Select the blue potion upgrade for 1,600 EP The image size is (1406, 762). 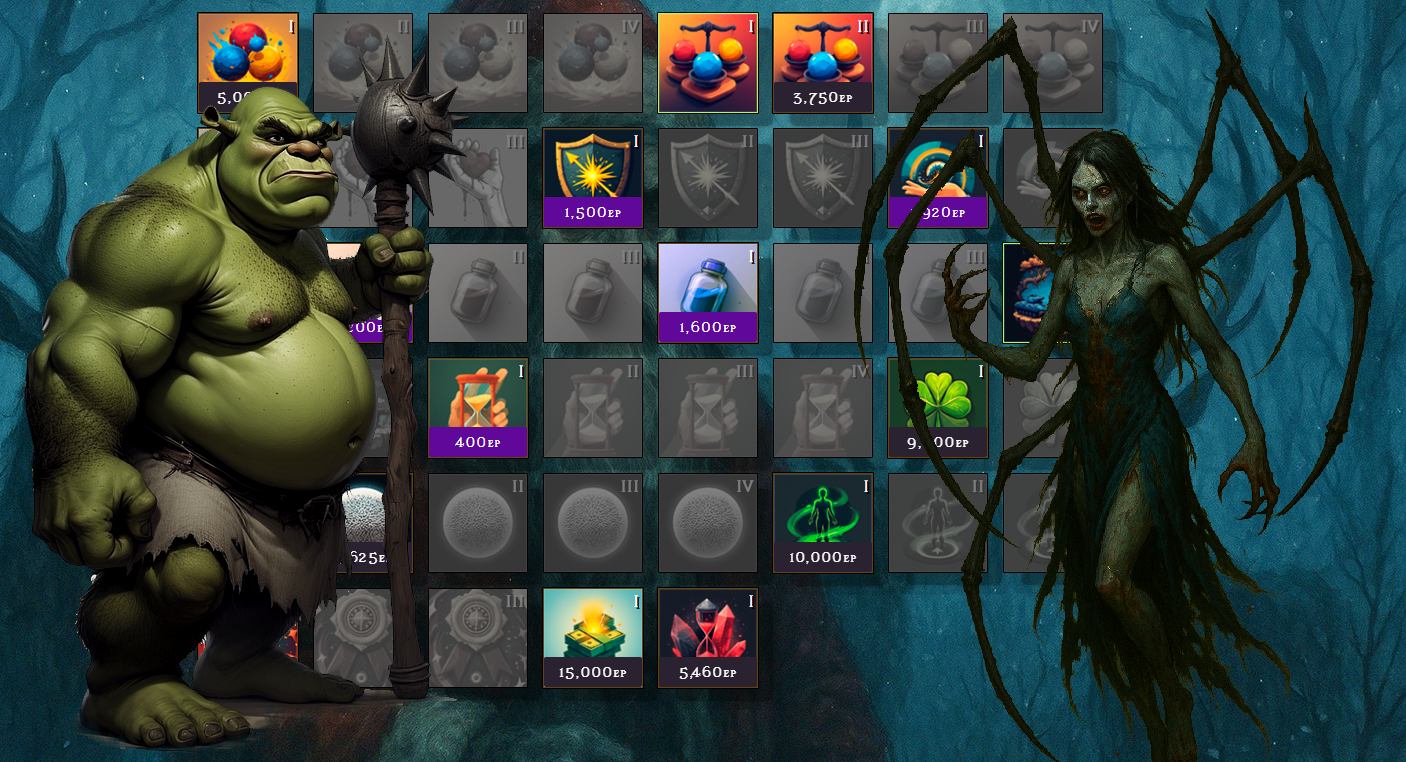click(707, 292)
